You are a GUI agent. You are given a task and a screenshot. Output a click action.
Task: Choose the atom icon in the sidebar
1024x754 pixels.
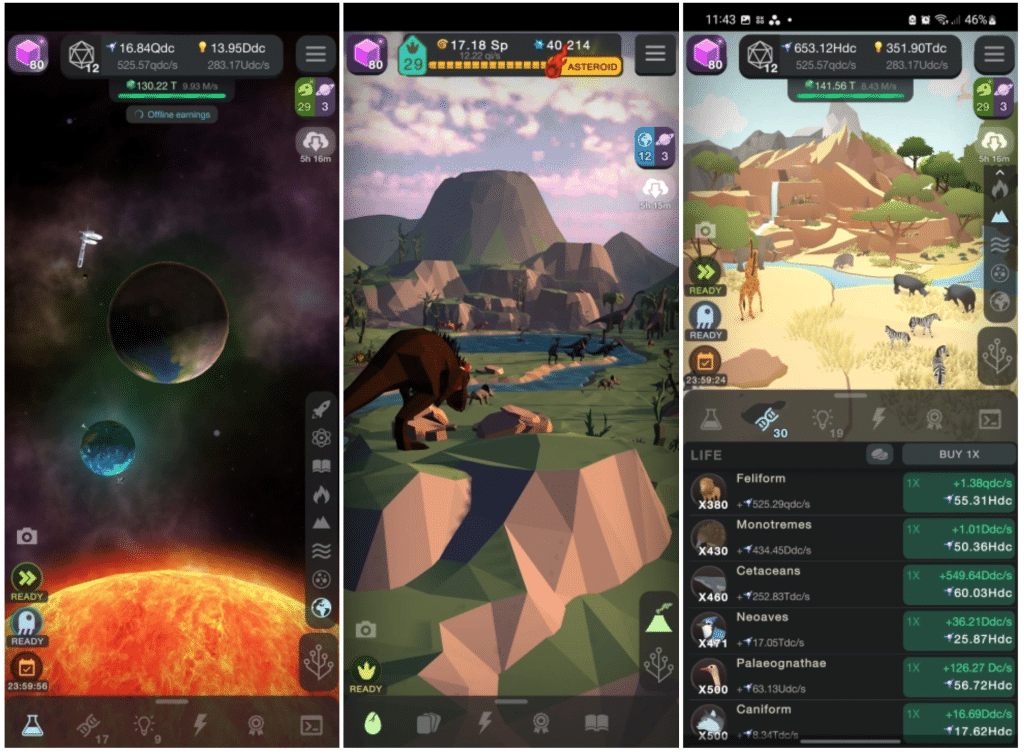[x=321, y=437]
